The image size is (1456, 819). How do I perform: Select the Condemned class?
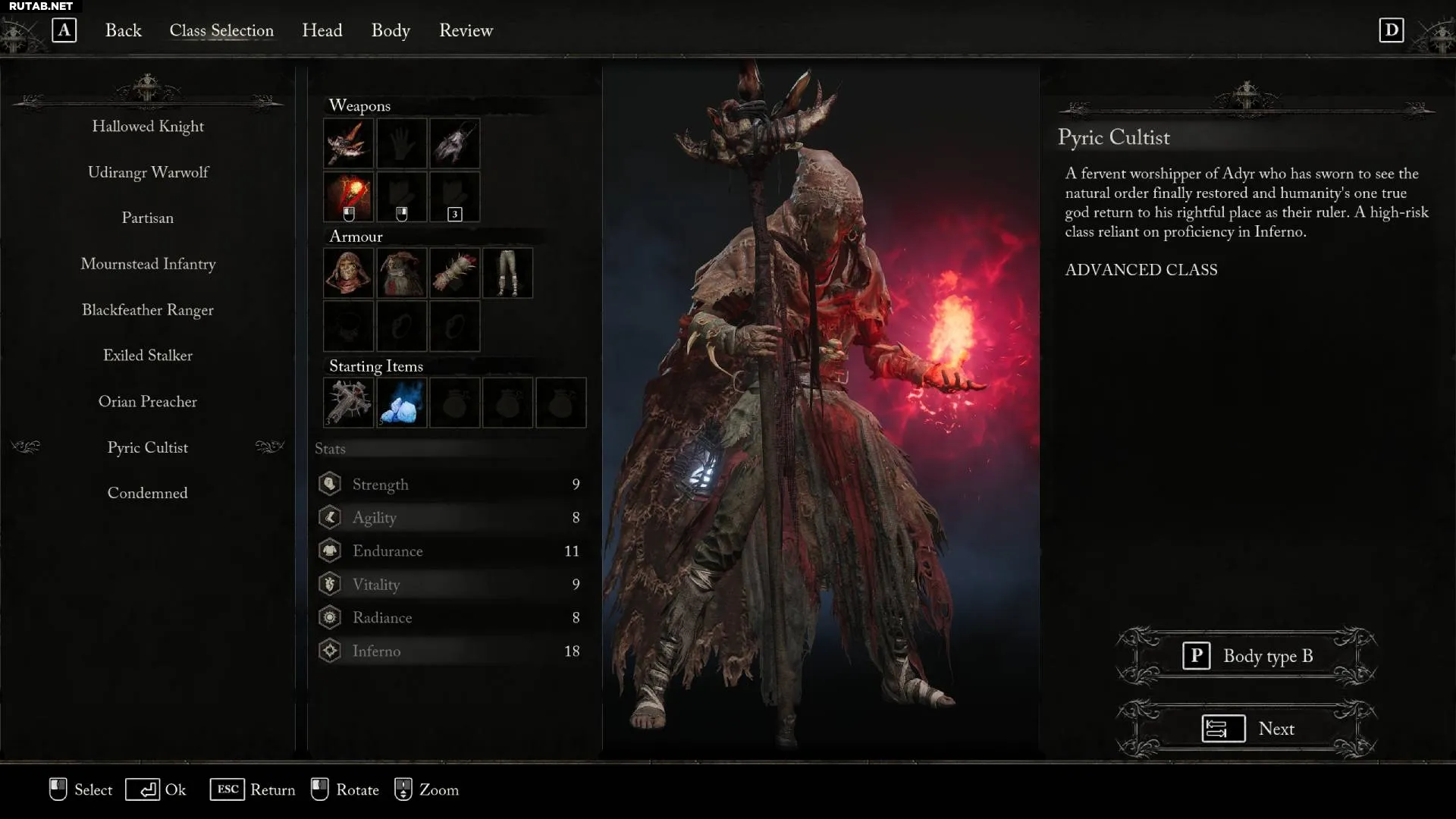(148, 494)
